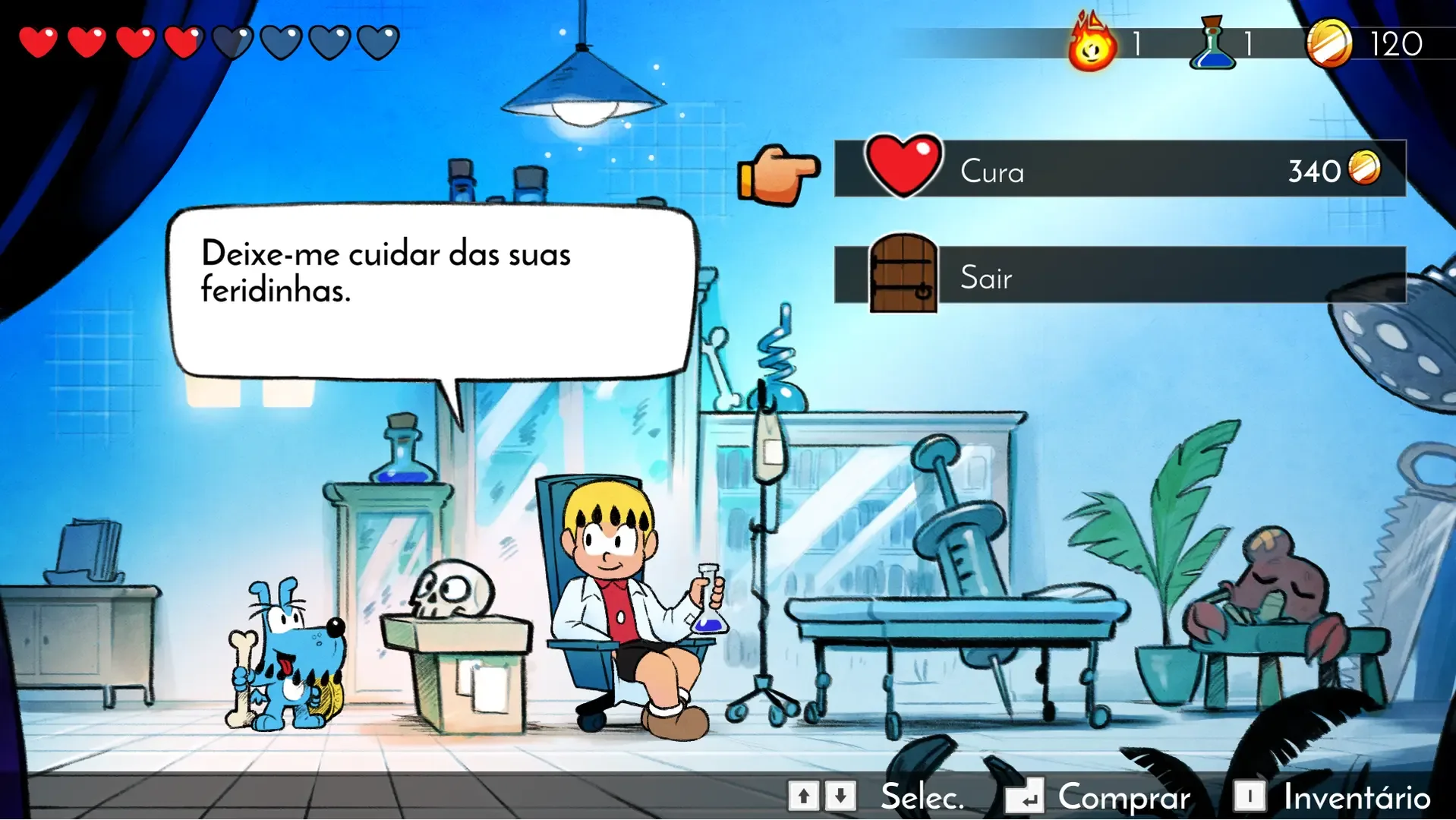
Task: Select the blue potion icon showing quantity 1
Action: point(1215,43)
